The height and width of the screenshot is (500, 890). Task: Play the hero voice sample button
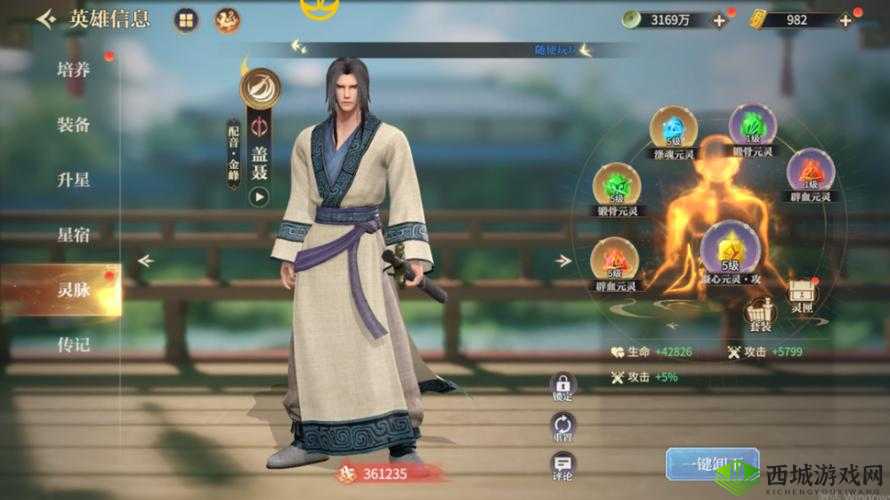(259, 197)
